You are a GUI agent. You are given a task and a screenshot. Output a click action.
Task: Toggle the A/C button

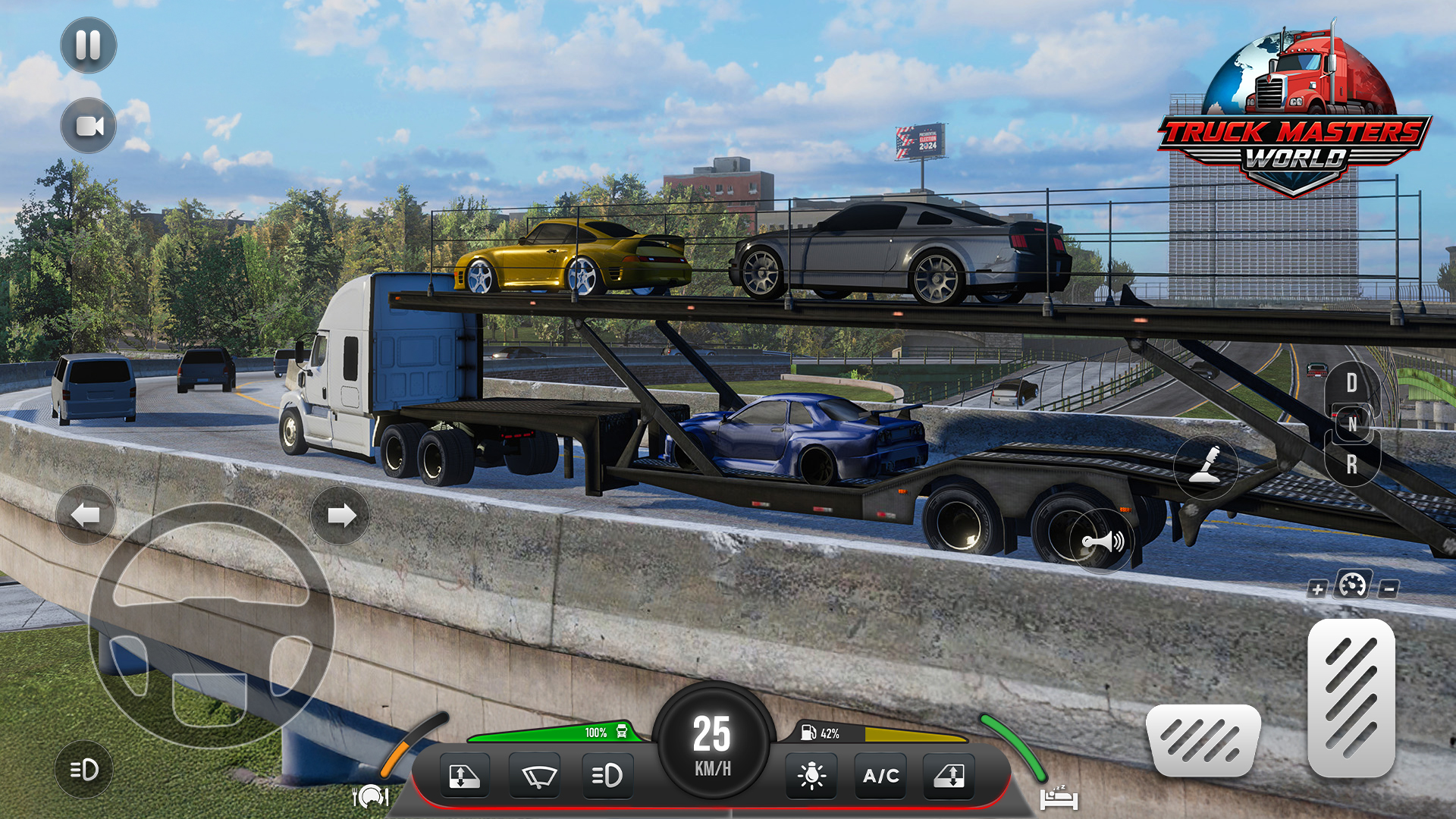880,776
